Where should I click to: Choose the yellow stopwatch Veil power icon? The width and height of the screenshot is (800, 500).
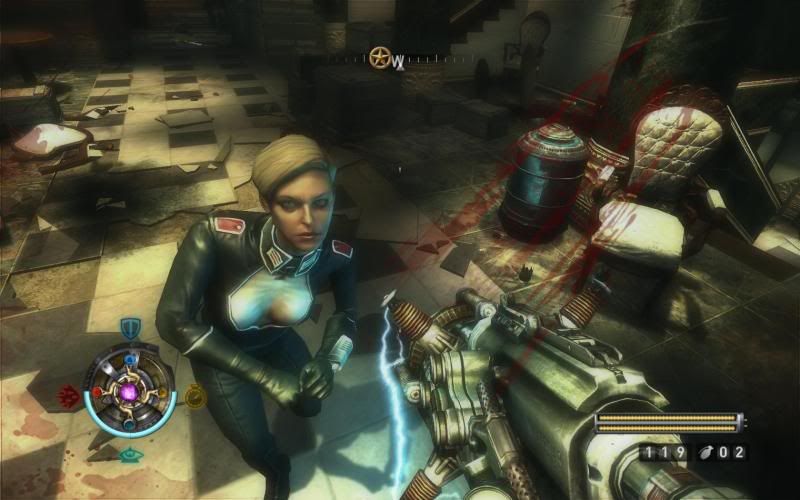coord(193,396)
